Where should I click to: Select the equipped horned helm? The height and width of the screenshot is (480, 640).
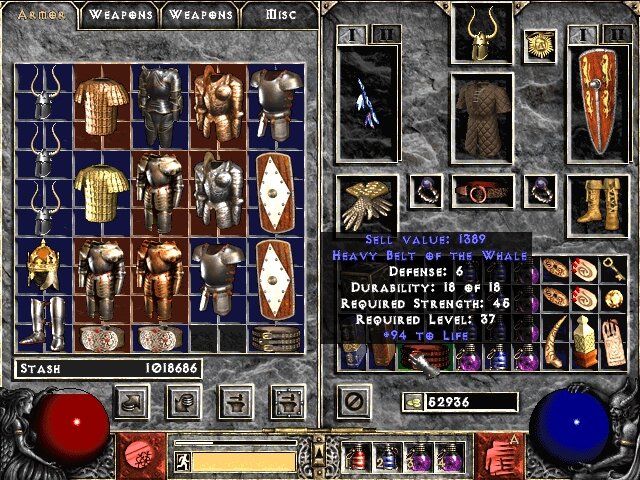(482, 33)
